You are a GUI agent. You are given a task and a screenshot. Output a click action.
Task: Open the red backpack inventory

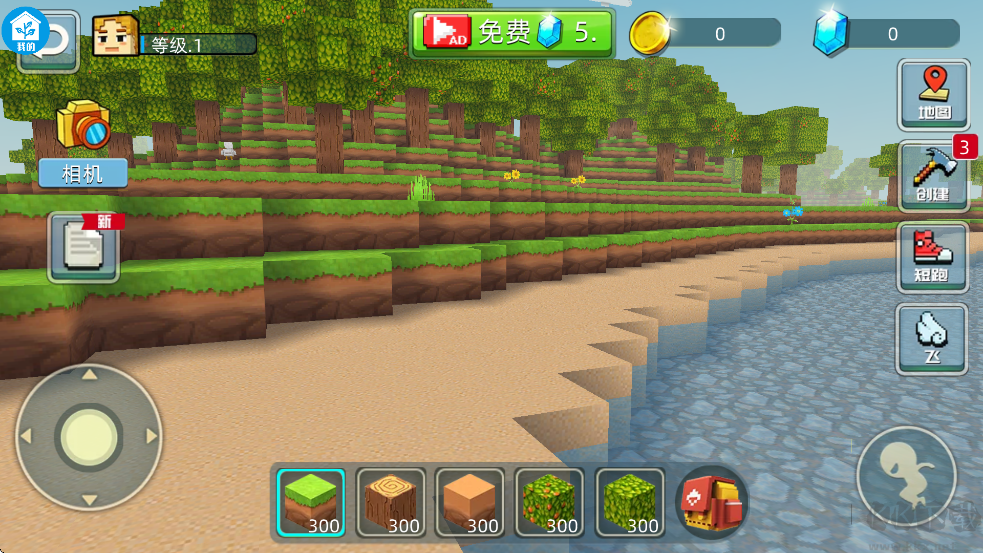(711, 502)
